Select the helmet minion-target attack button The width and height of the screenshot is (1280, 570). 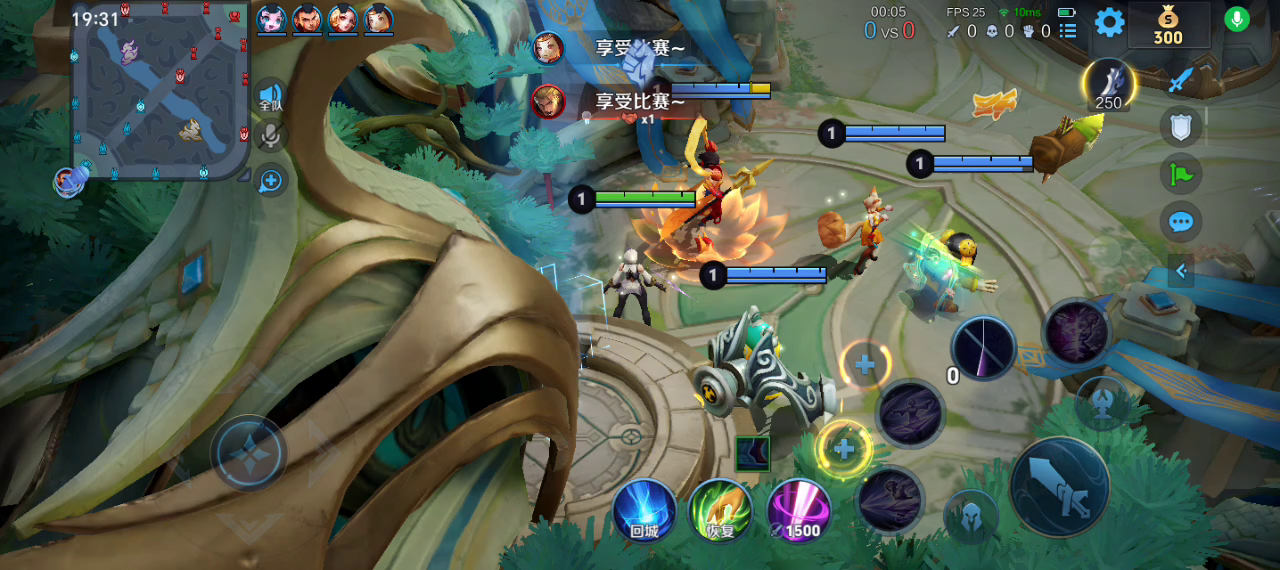(970, 517)
